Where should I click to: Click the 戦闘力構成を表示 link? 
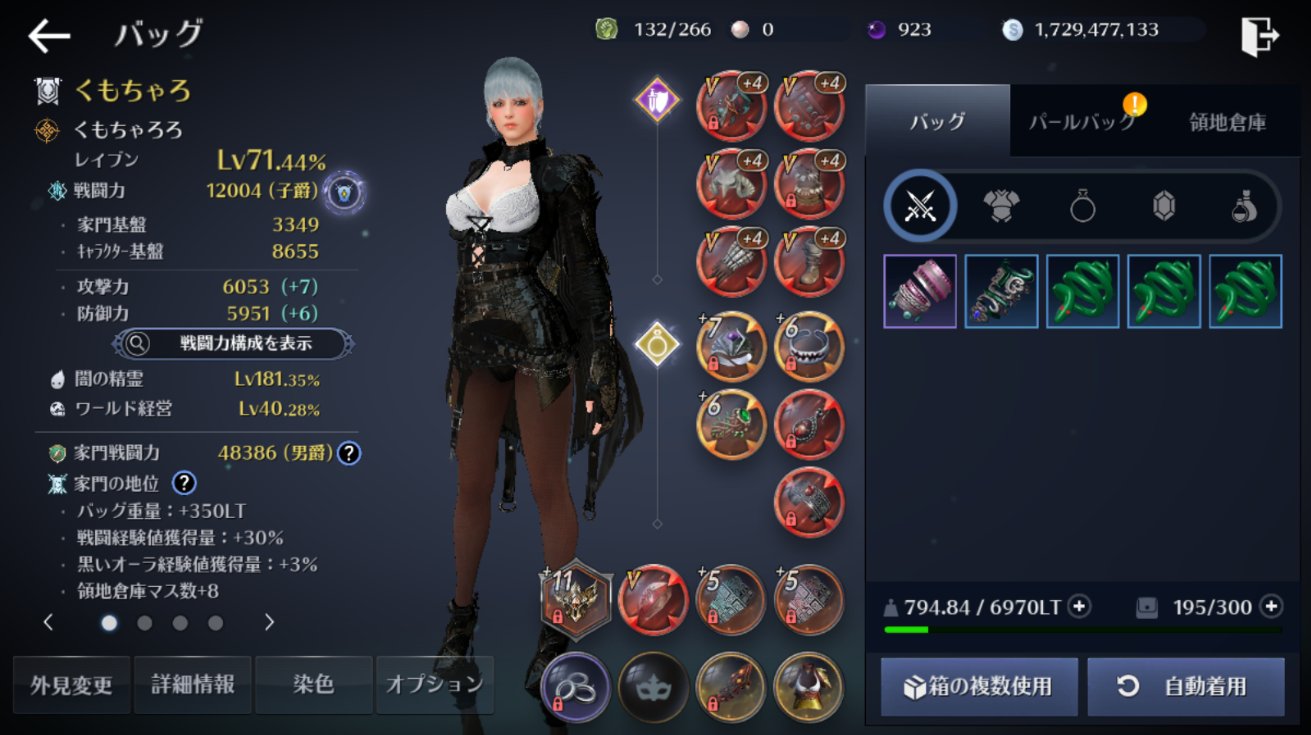click(227, 342)
